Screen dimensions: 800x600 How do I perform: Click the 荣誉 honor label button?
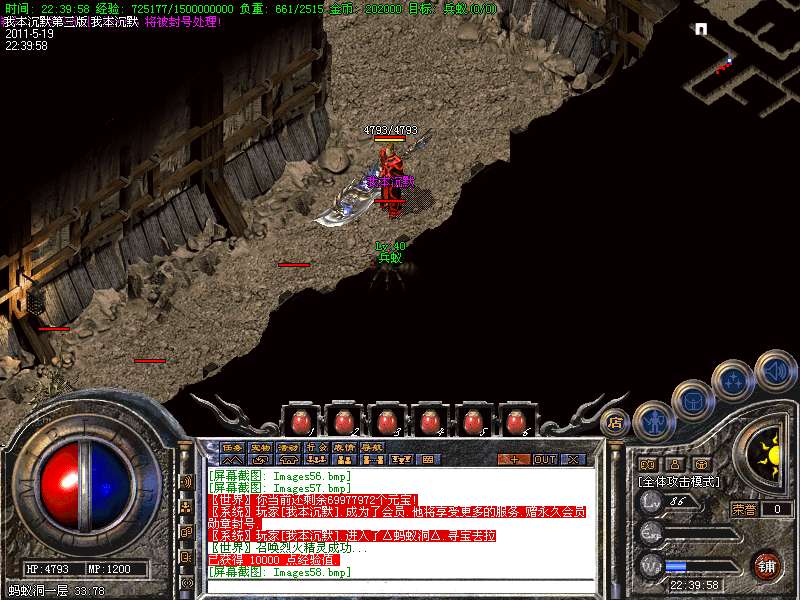tap(743, 509)
